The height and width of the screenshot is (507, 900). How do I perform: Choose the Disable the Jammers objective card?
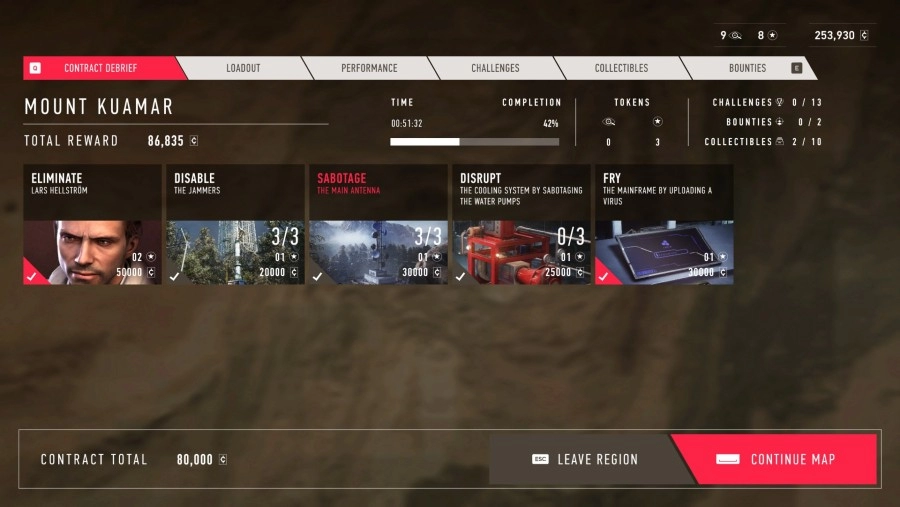point(235,225)
